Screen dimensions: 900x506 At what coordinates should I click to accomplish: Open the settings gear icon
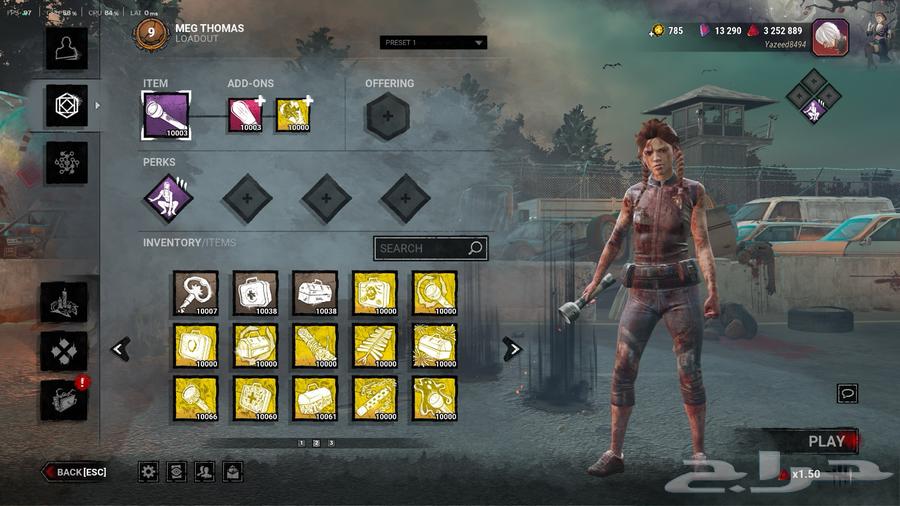[x=148, y=472]
